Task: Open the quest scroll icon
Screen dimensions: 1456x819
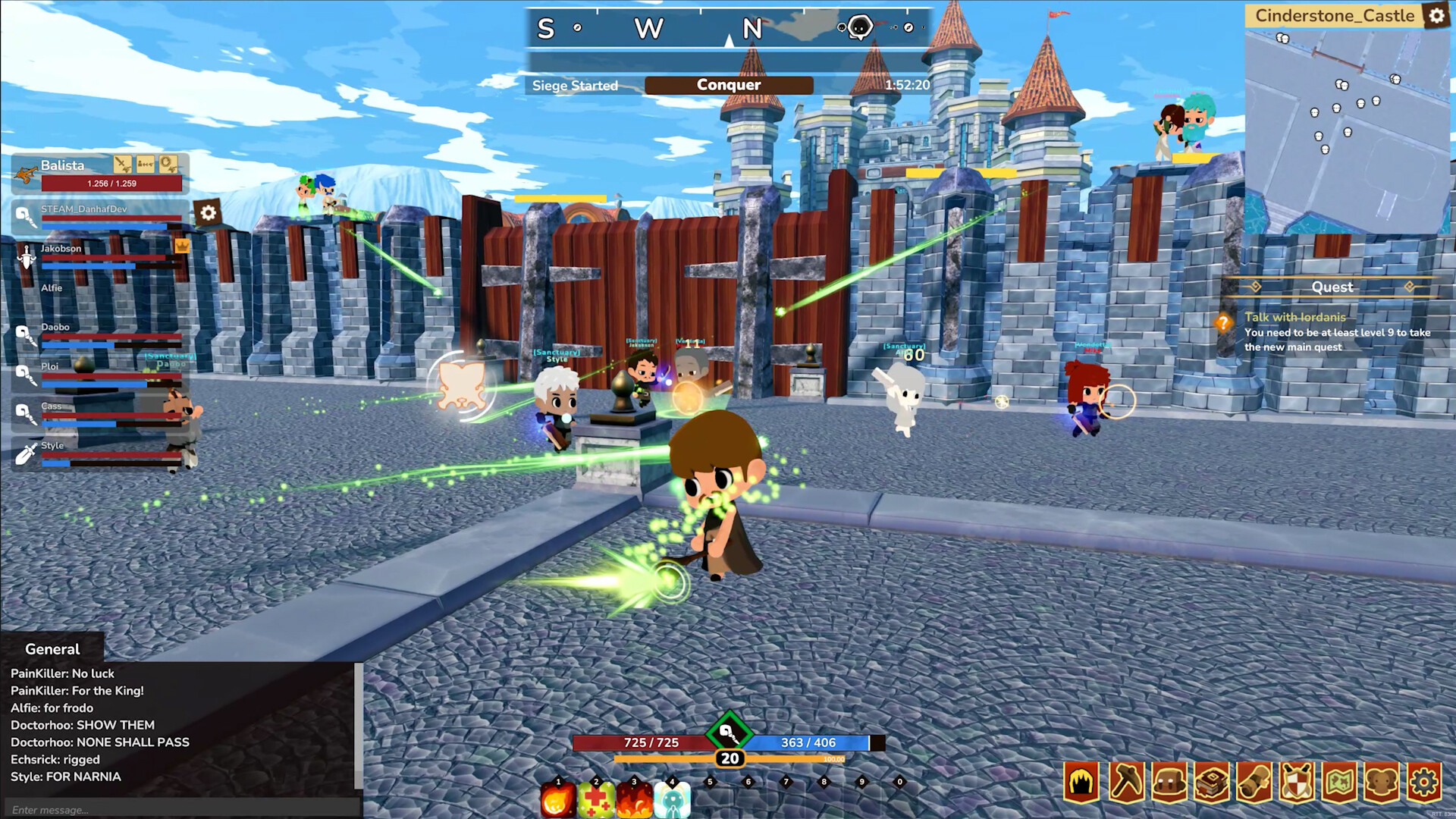Action: 1254,781
